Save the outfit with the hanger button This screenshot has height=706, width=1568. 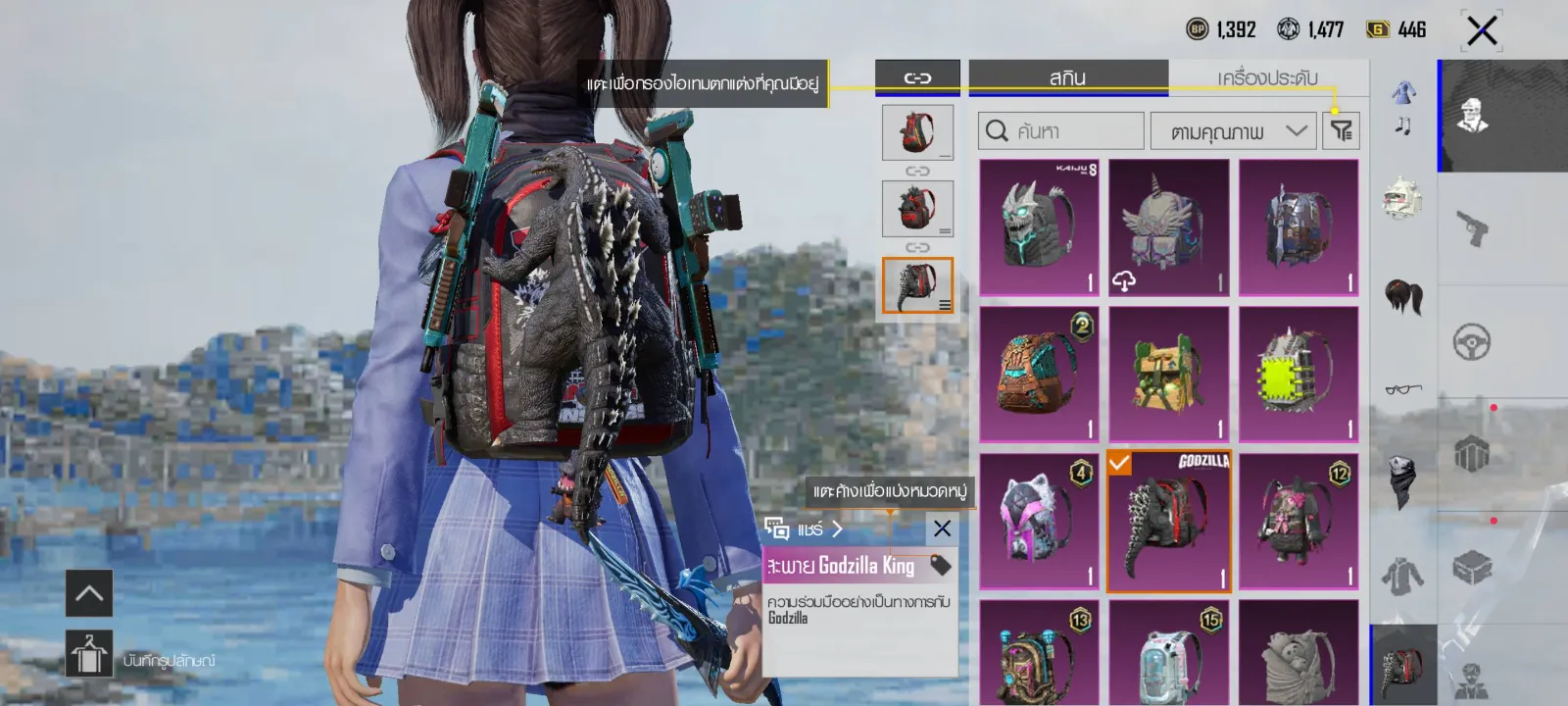point(89,654)
